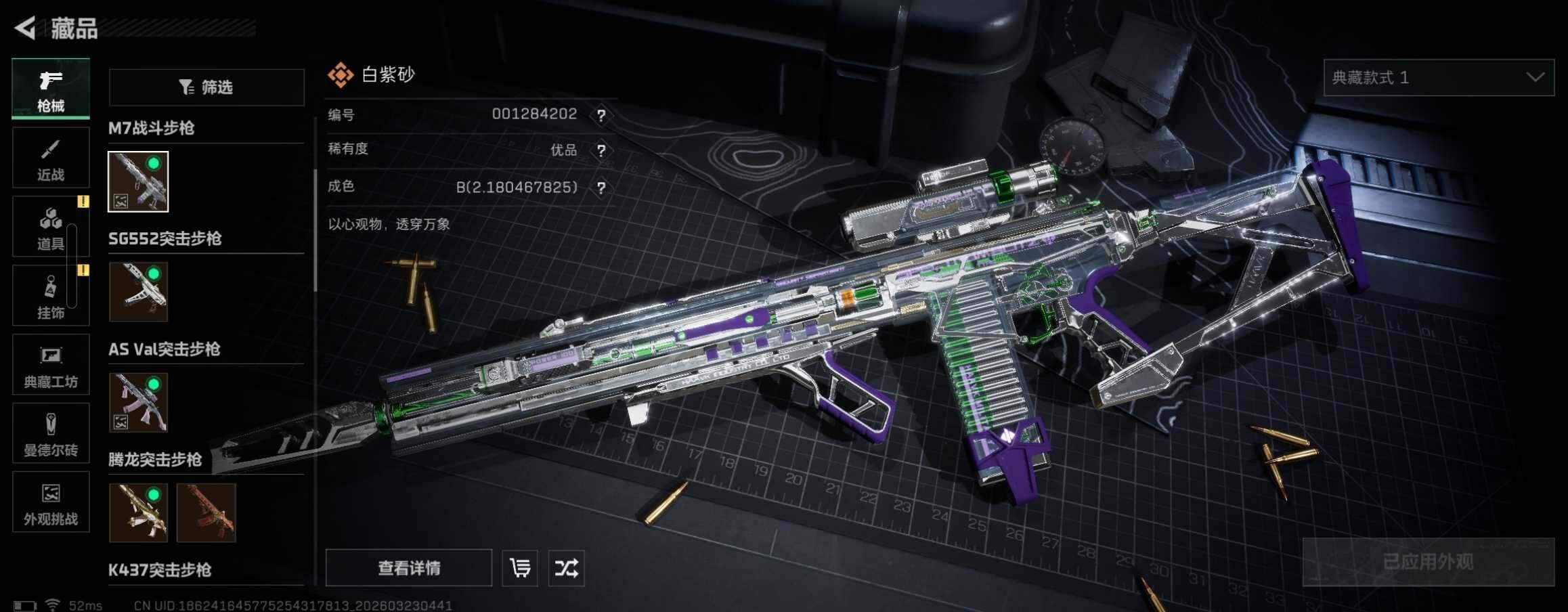Screen dimensions: 1568x612
Task: Show the 曼德尔砖 tab
Action: [x=51, y=433]
